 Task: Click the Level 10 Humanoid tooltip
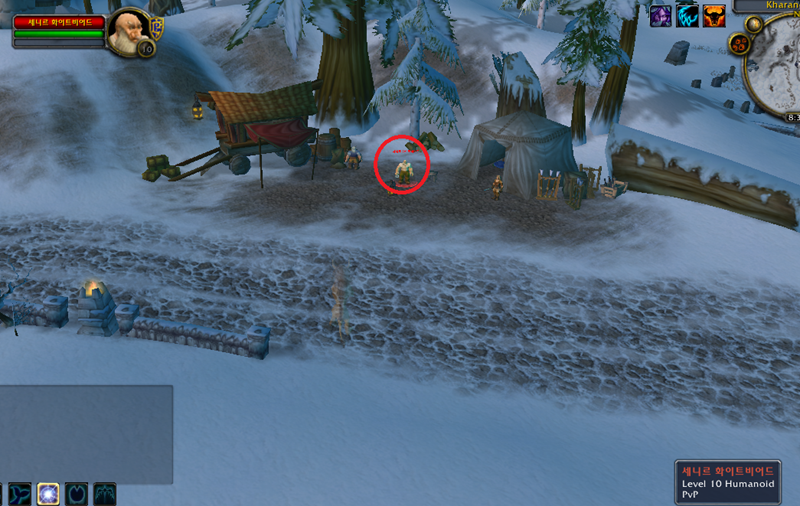(x=733, y=482)
